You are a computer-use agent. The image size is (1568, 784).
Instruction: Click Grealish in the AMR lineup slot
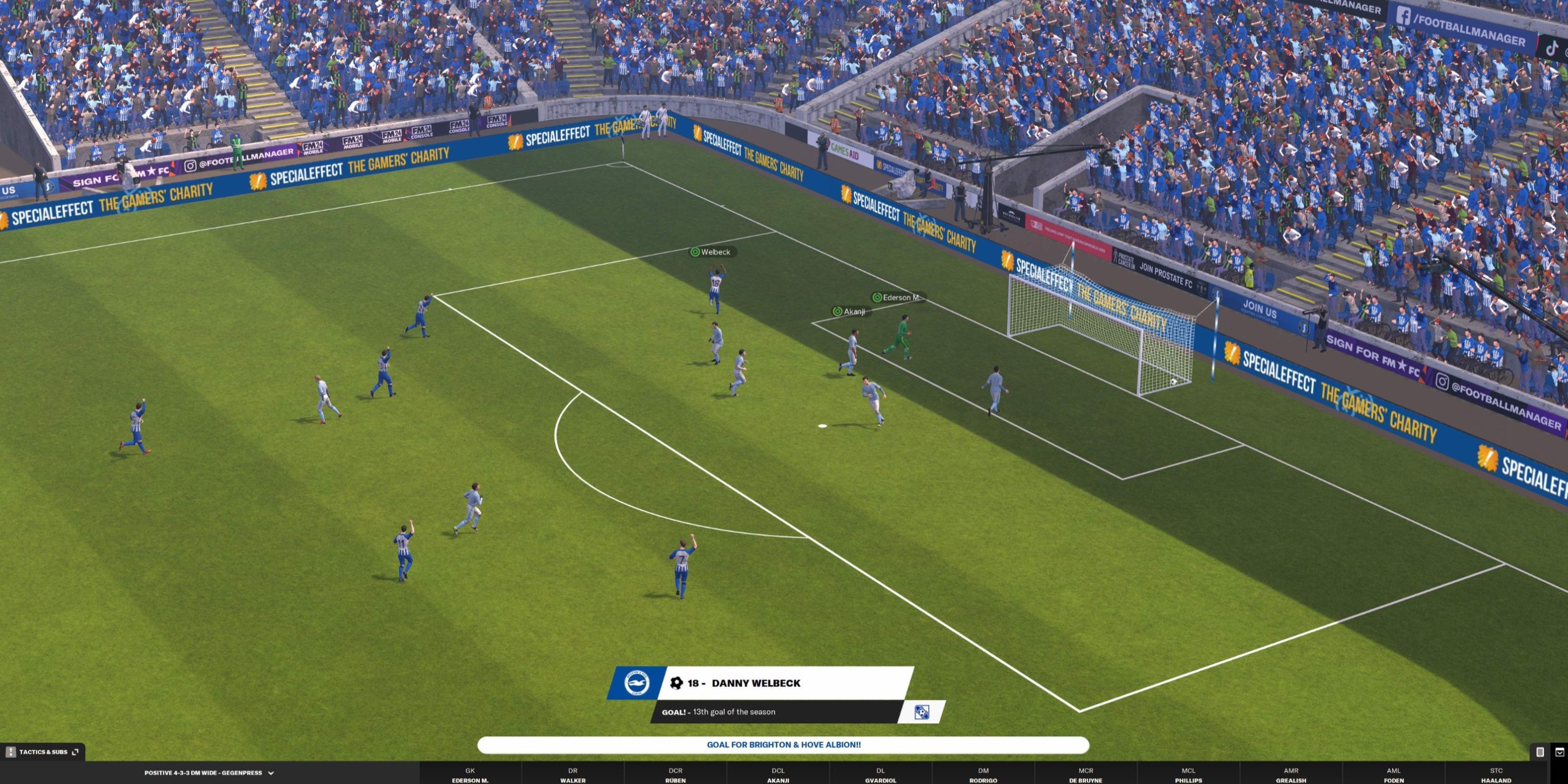(x=1291, y=776)
